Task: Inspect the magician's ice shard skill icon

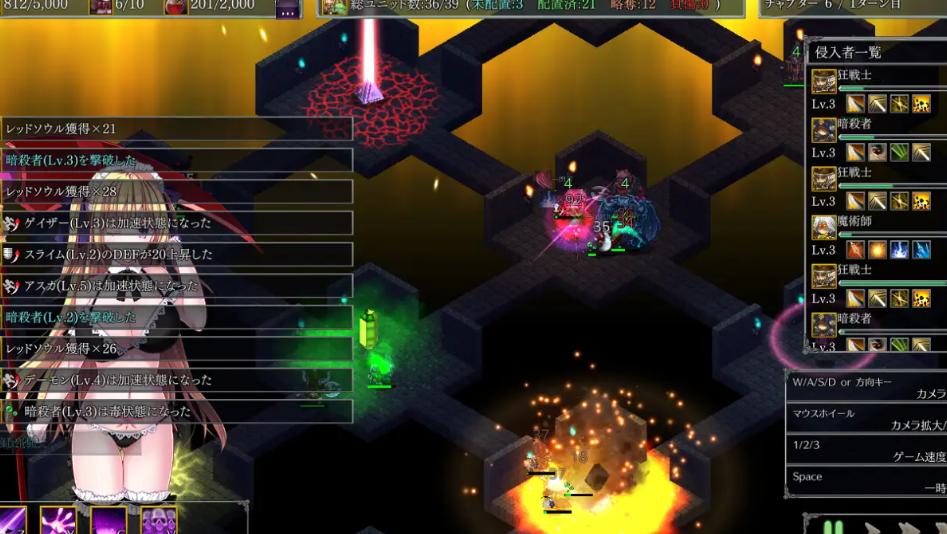Action: [921, 250]
